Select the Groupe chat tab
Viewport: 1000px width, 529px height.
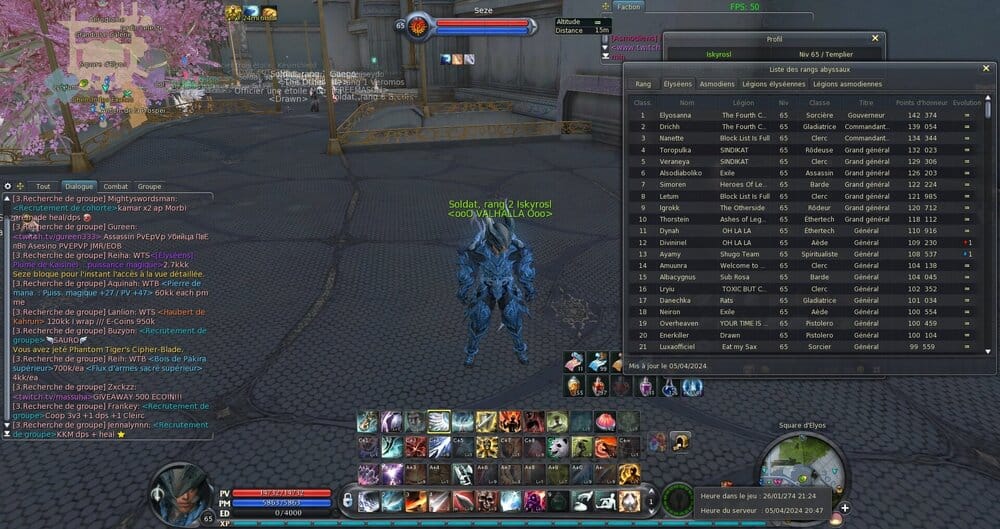(x=149, y=186)
